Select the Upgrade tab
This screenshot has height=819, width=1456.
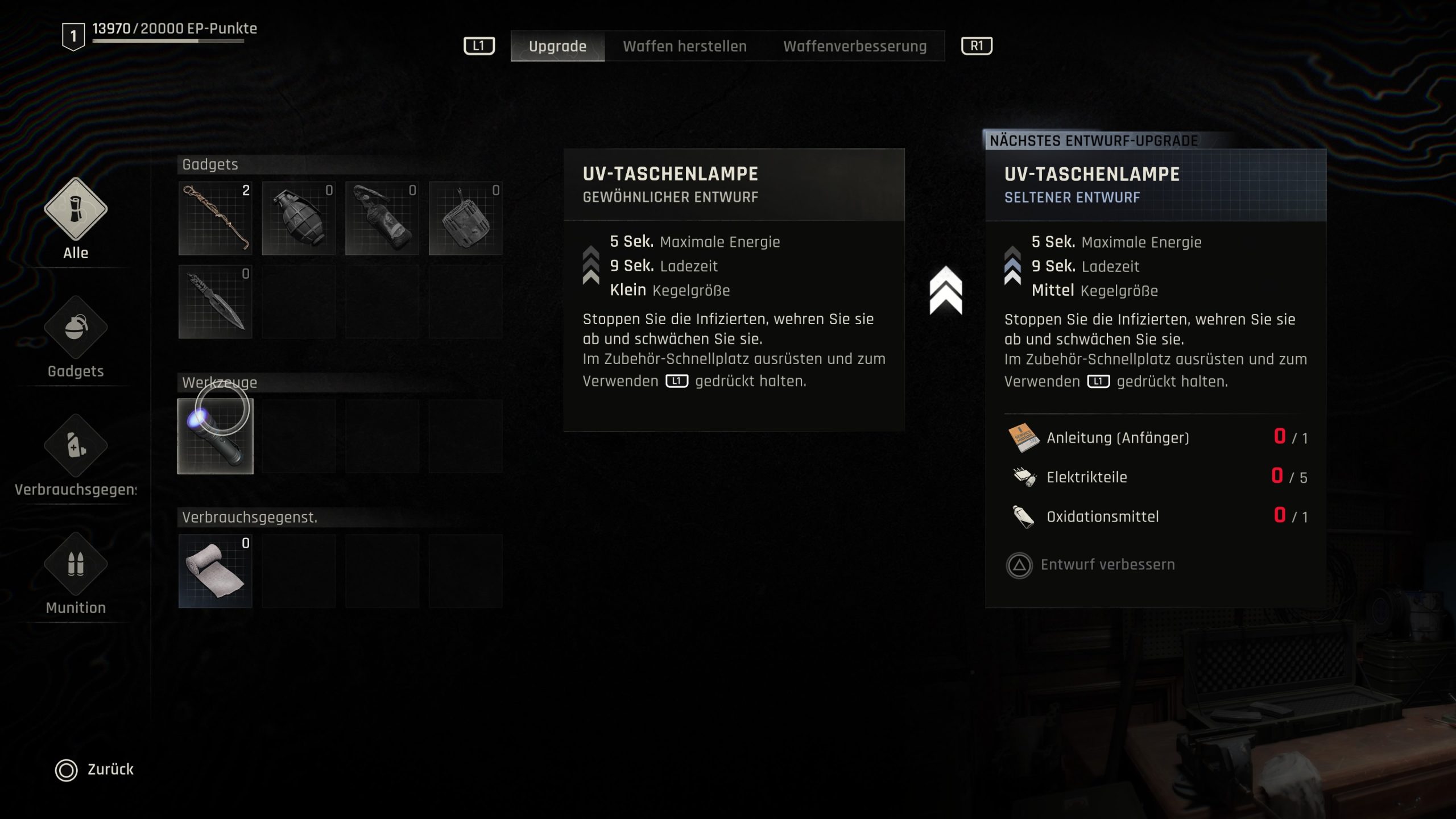557,46
